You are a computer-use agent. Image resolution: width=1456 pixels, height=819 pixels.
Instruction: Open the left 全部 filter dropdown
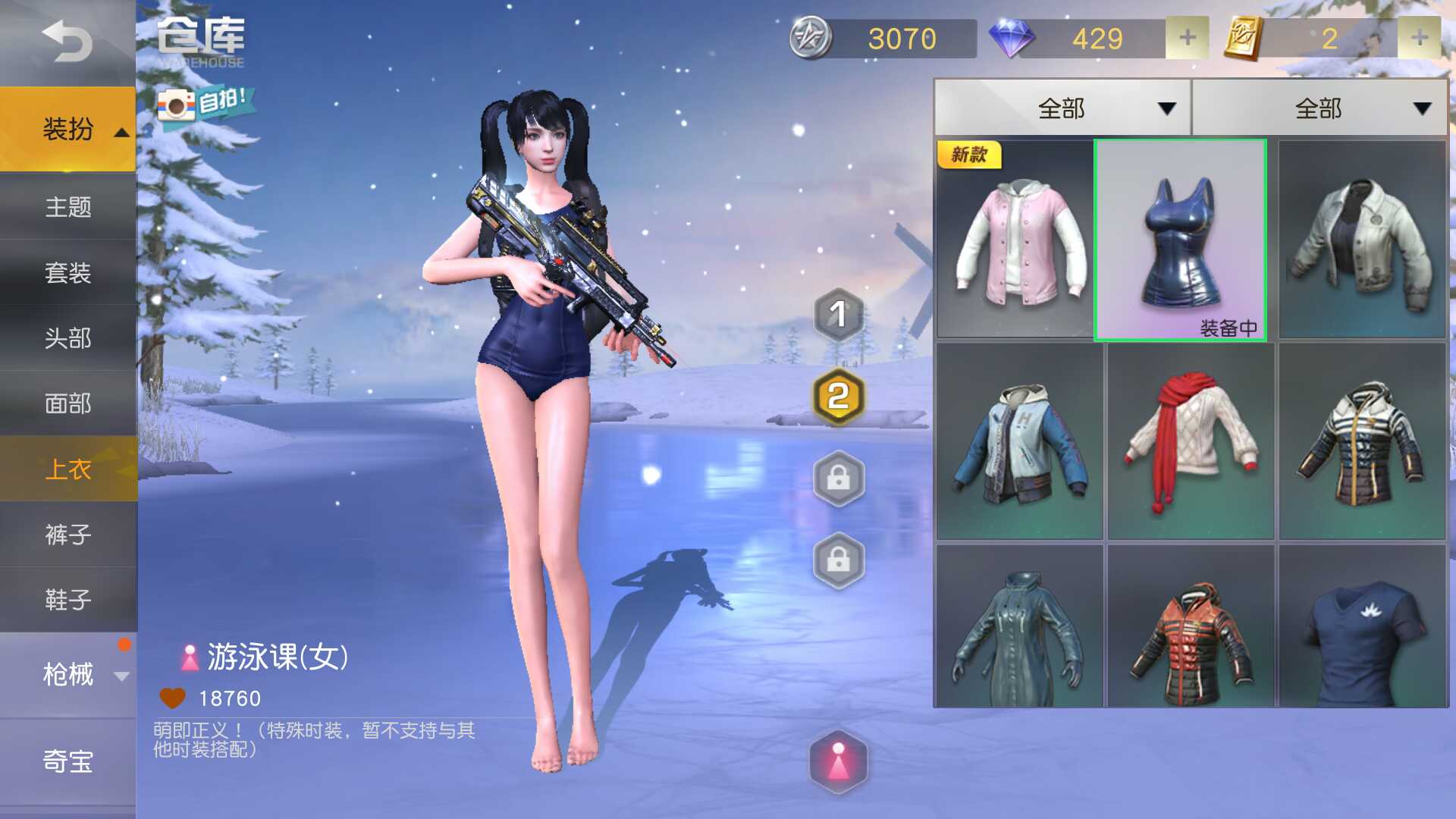pos(1062,108)
